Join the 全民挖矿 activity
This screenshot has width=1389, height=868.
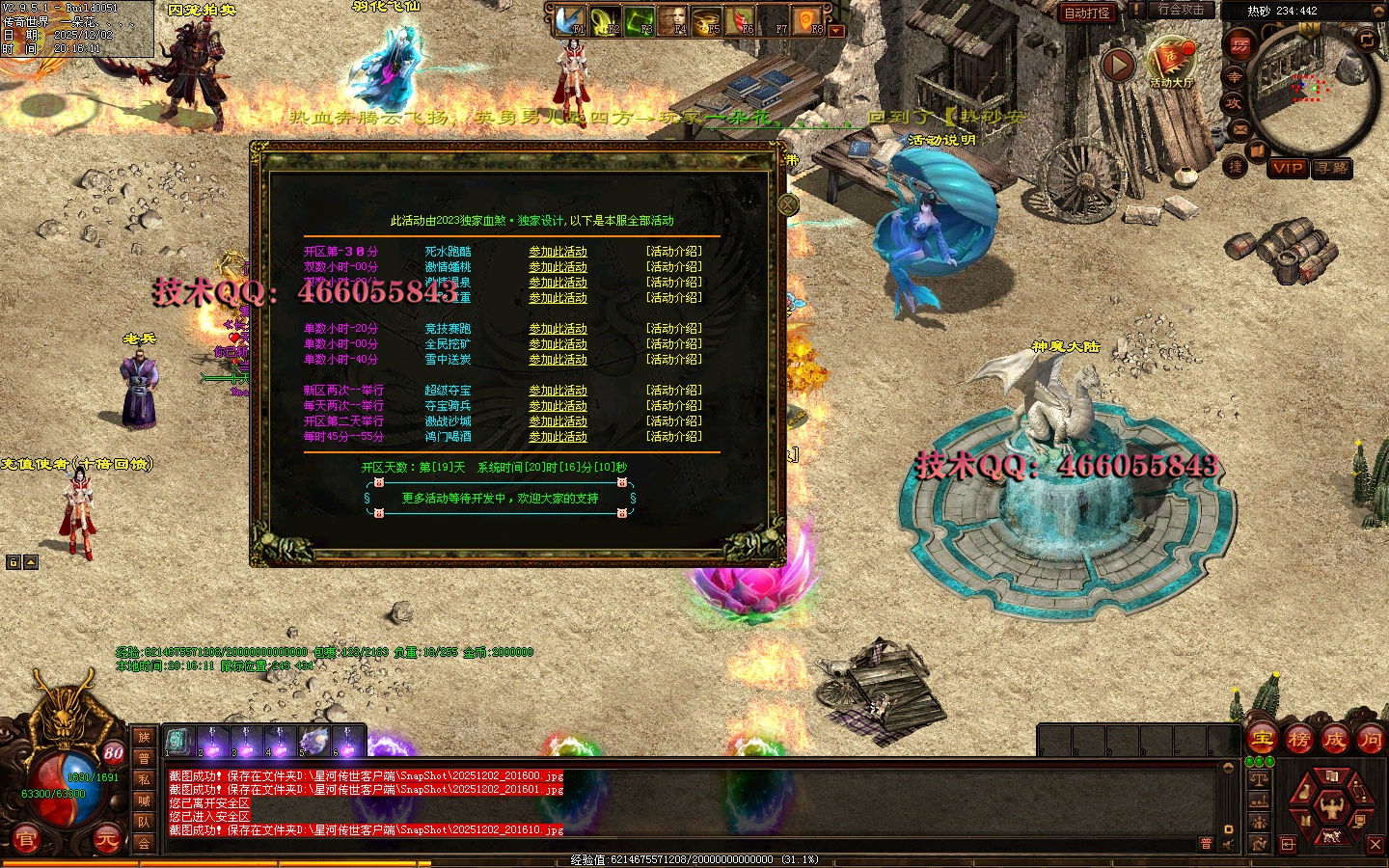[x=558, y=344]
